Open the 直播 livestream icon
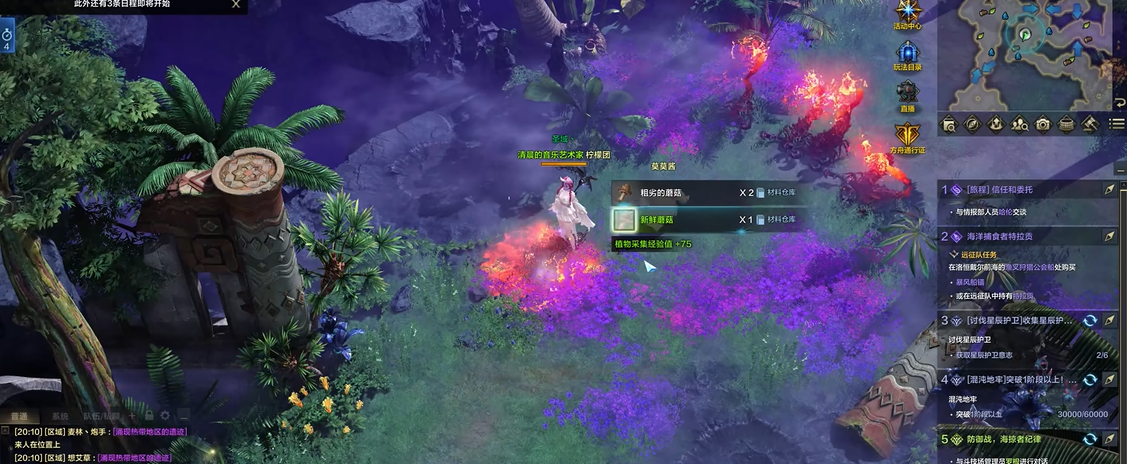1127x464 pixels. click(x=908, y=92)
